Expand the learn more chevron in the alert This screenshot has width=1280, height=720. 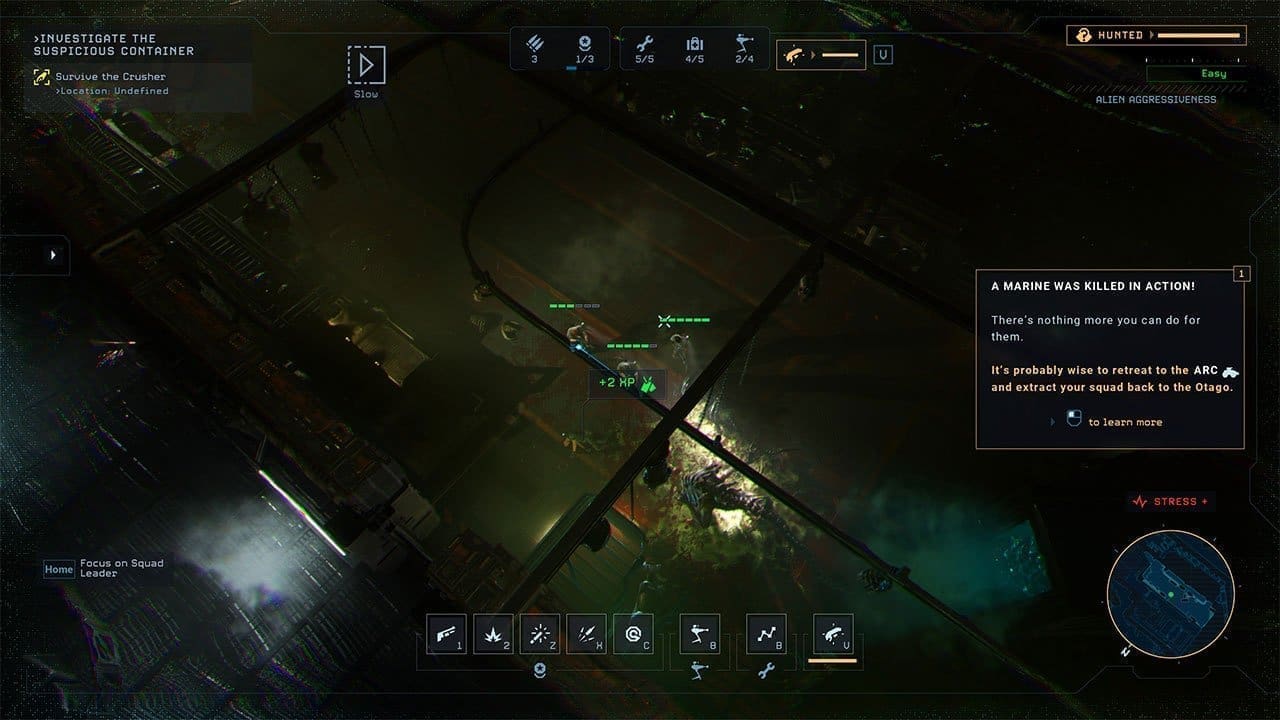coord(1051,421)
